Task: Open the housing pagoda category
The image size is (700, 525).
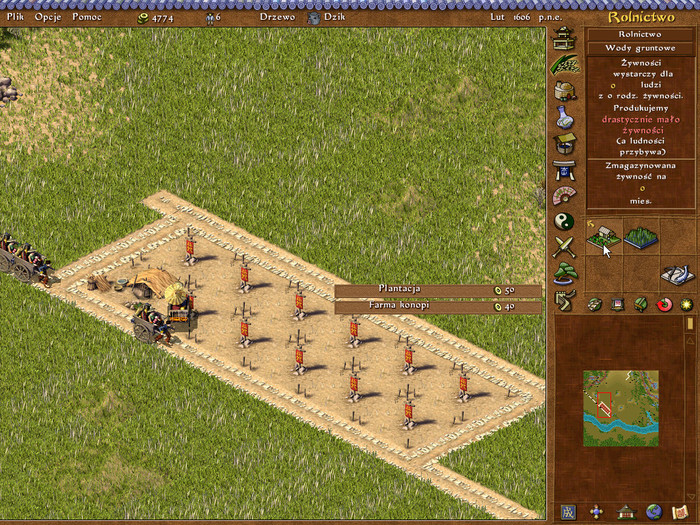Action: pyautogui.click(x=564, y=38)
